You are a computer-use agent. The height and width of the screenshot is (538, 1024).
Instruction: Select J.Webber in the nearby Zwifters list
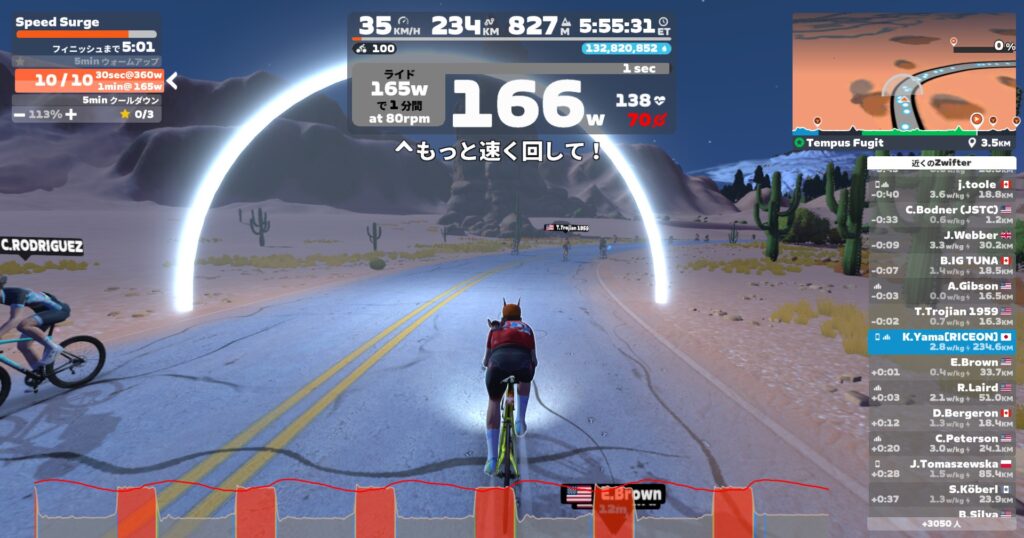click(x=942, y=240)
